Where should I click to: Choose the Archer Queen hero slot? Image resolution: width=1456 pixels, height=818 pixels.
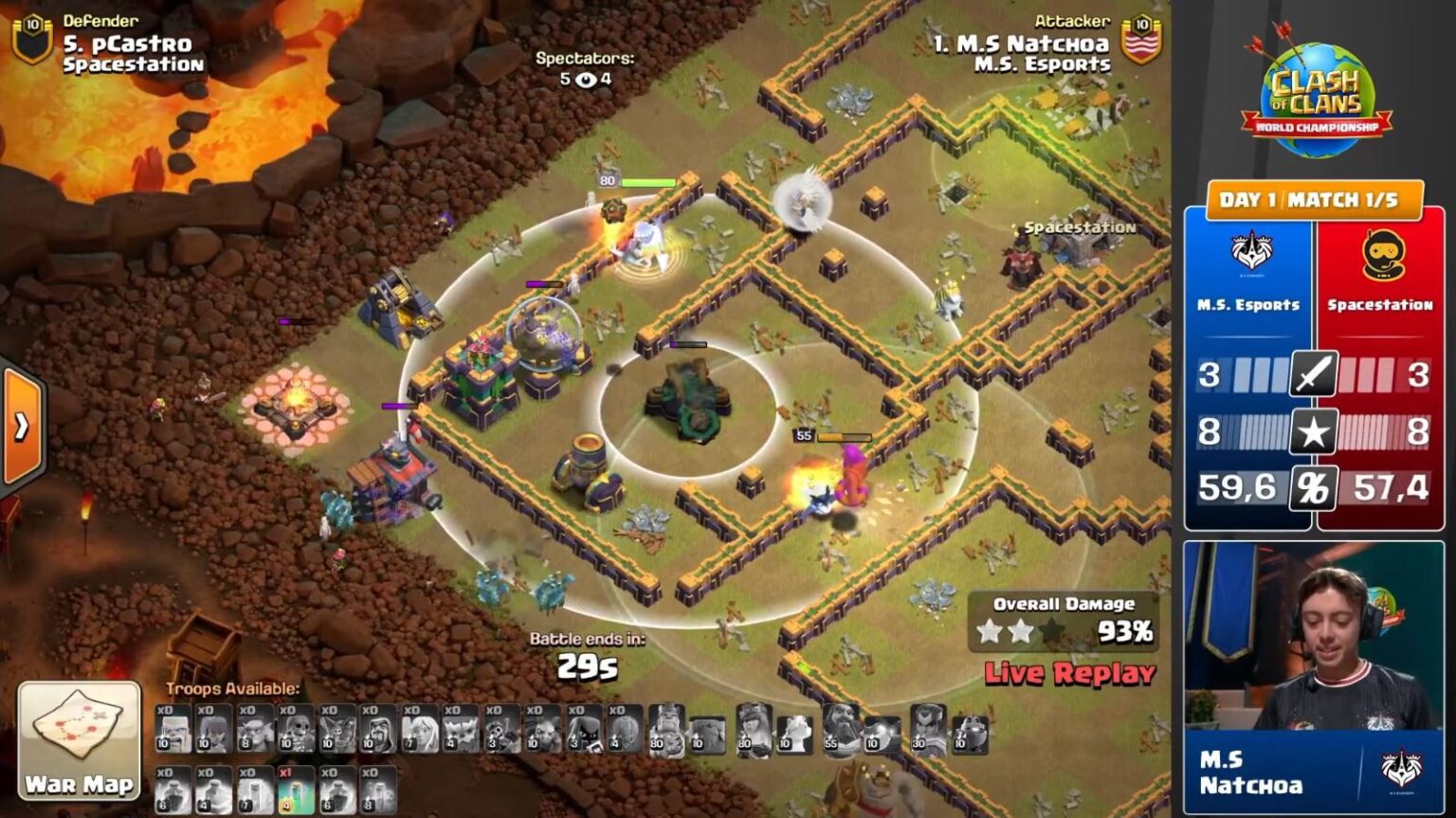755,730
